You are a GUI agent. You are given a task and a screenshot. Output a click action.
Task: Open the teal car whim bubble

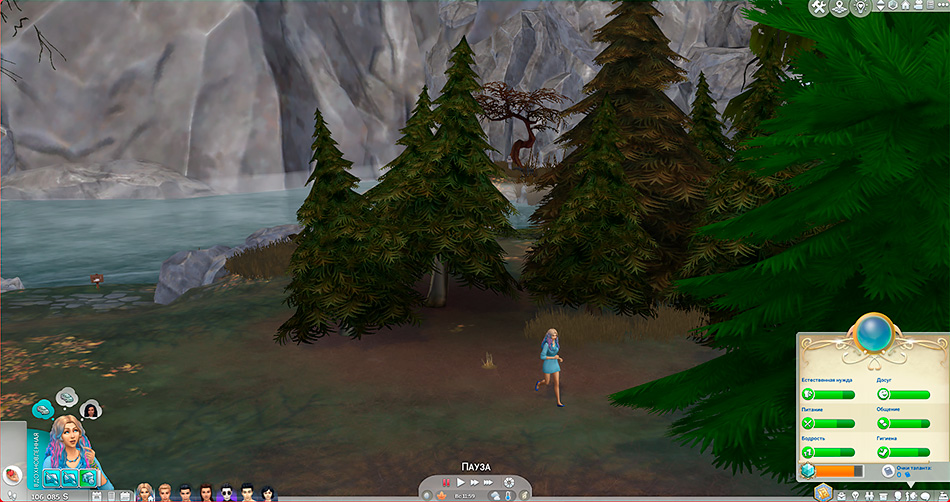pyautogui.click(x=43, y=409)
